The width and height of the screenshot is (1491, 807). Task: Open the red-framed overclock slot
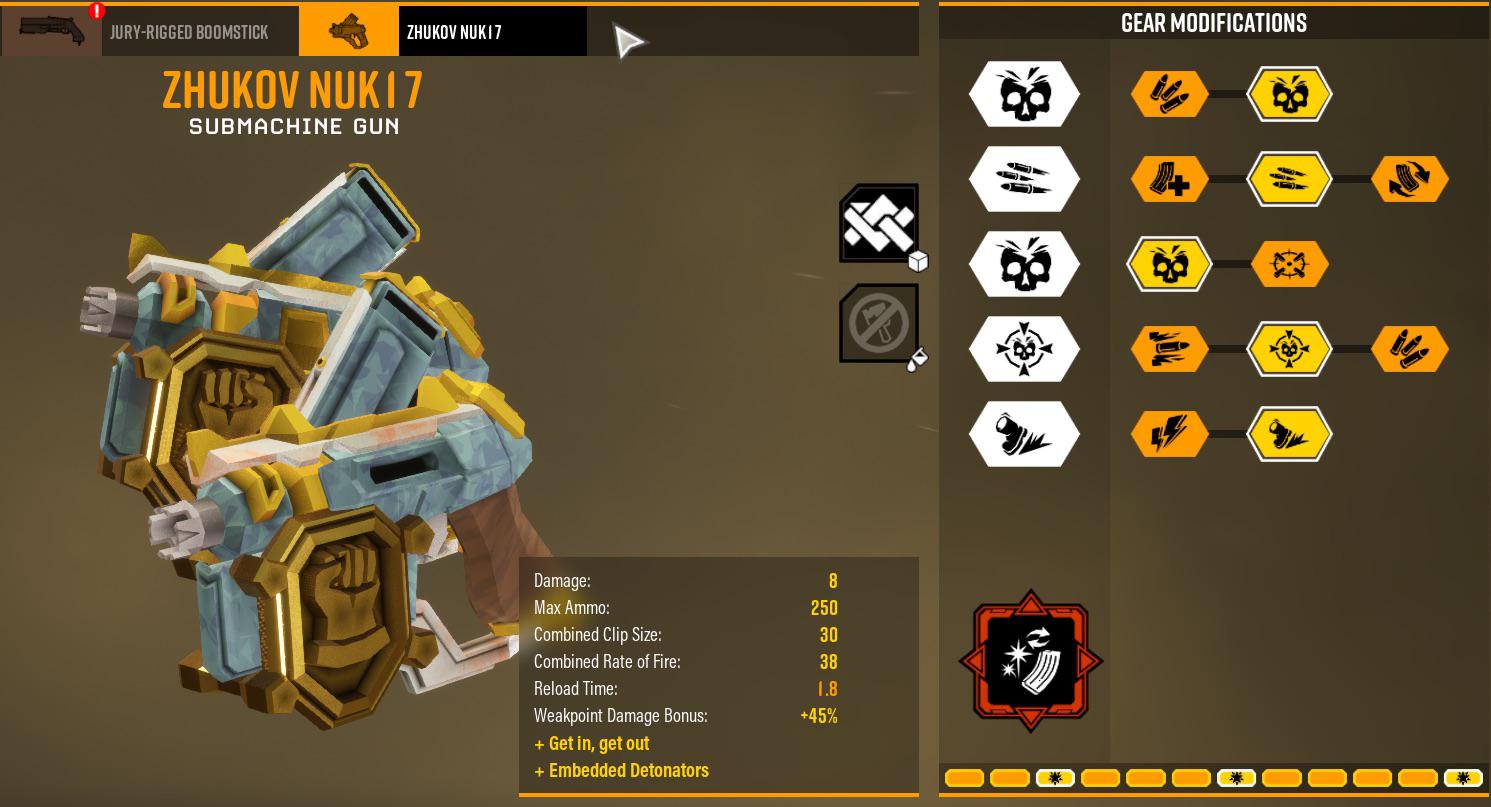coord(1031,661)
